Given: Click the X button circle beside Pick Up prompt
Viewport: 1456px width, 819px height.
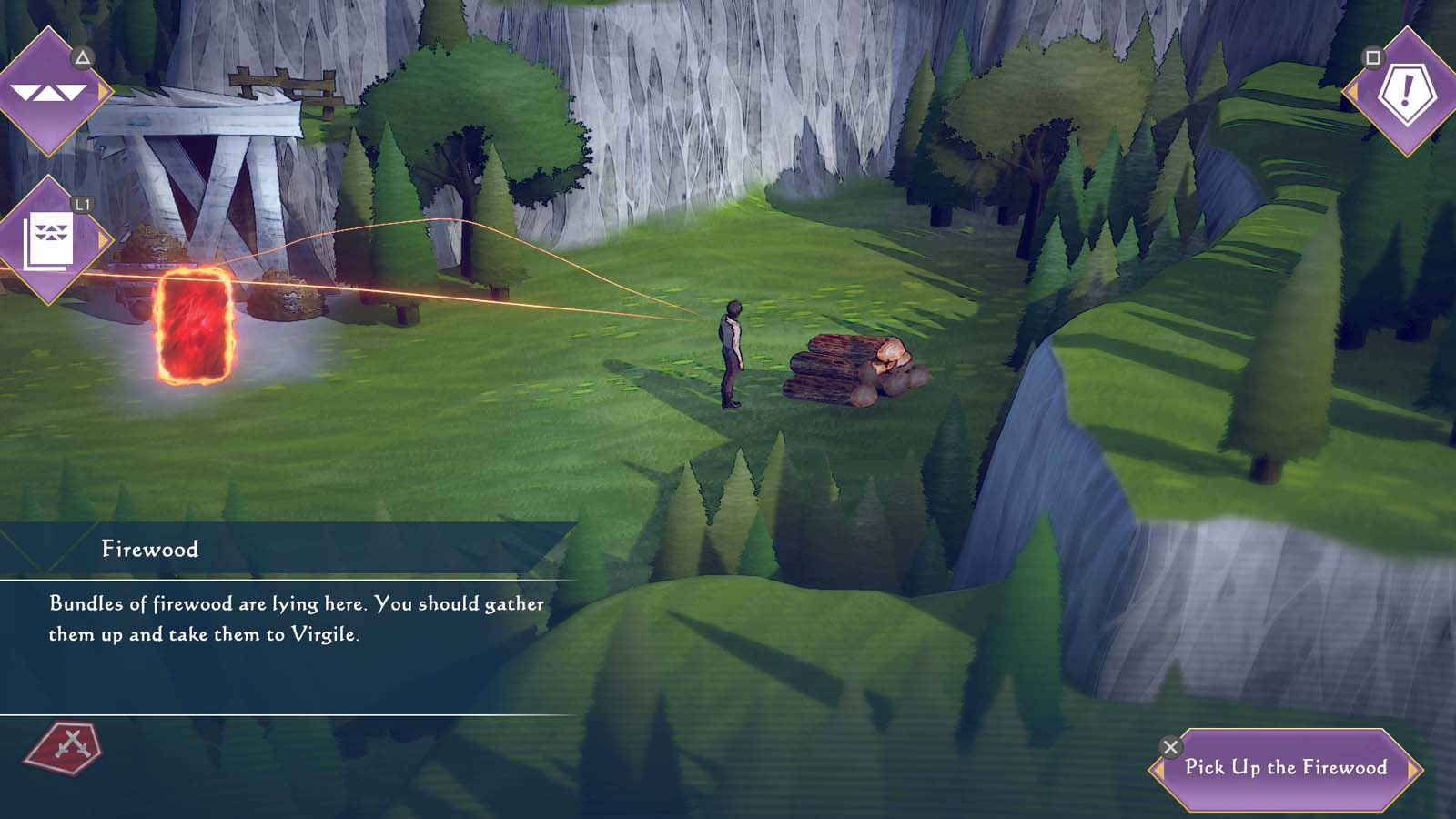Looking at the screenshot, I should click(1170, 747).
